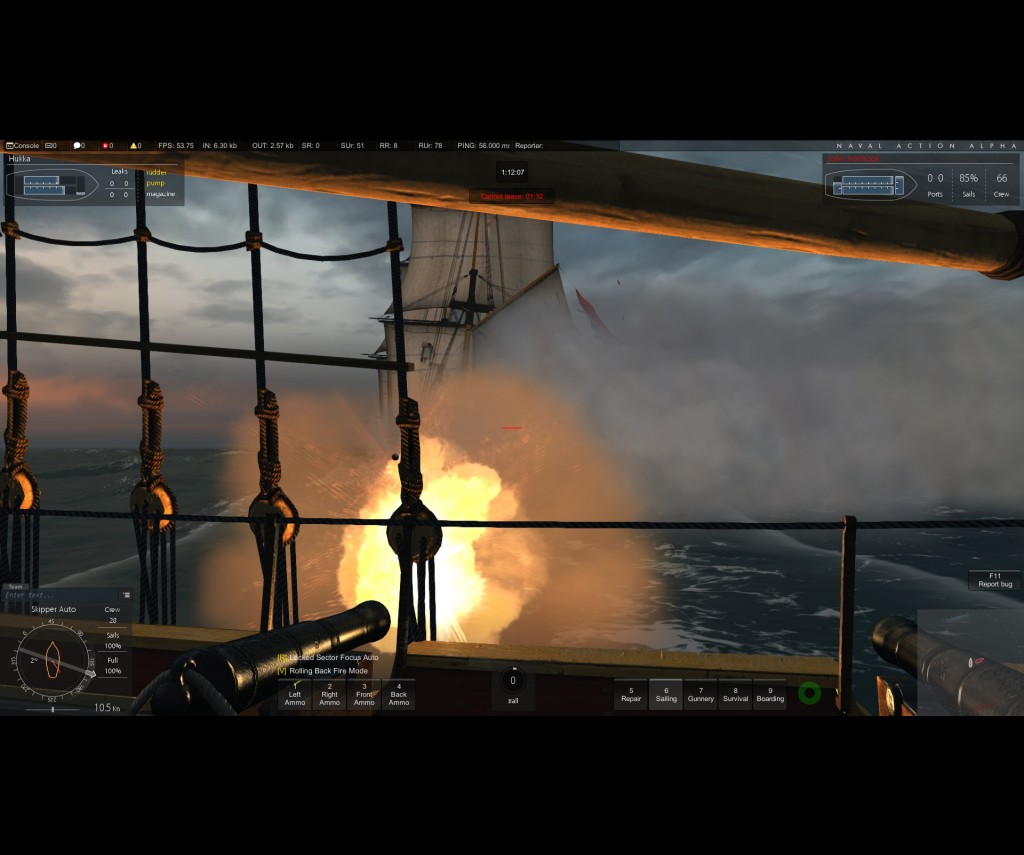The height and width of the screenshot is (855, 1024).
Task: Open the Console in the debug bar
Action: (23, 146)
